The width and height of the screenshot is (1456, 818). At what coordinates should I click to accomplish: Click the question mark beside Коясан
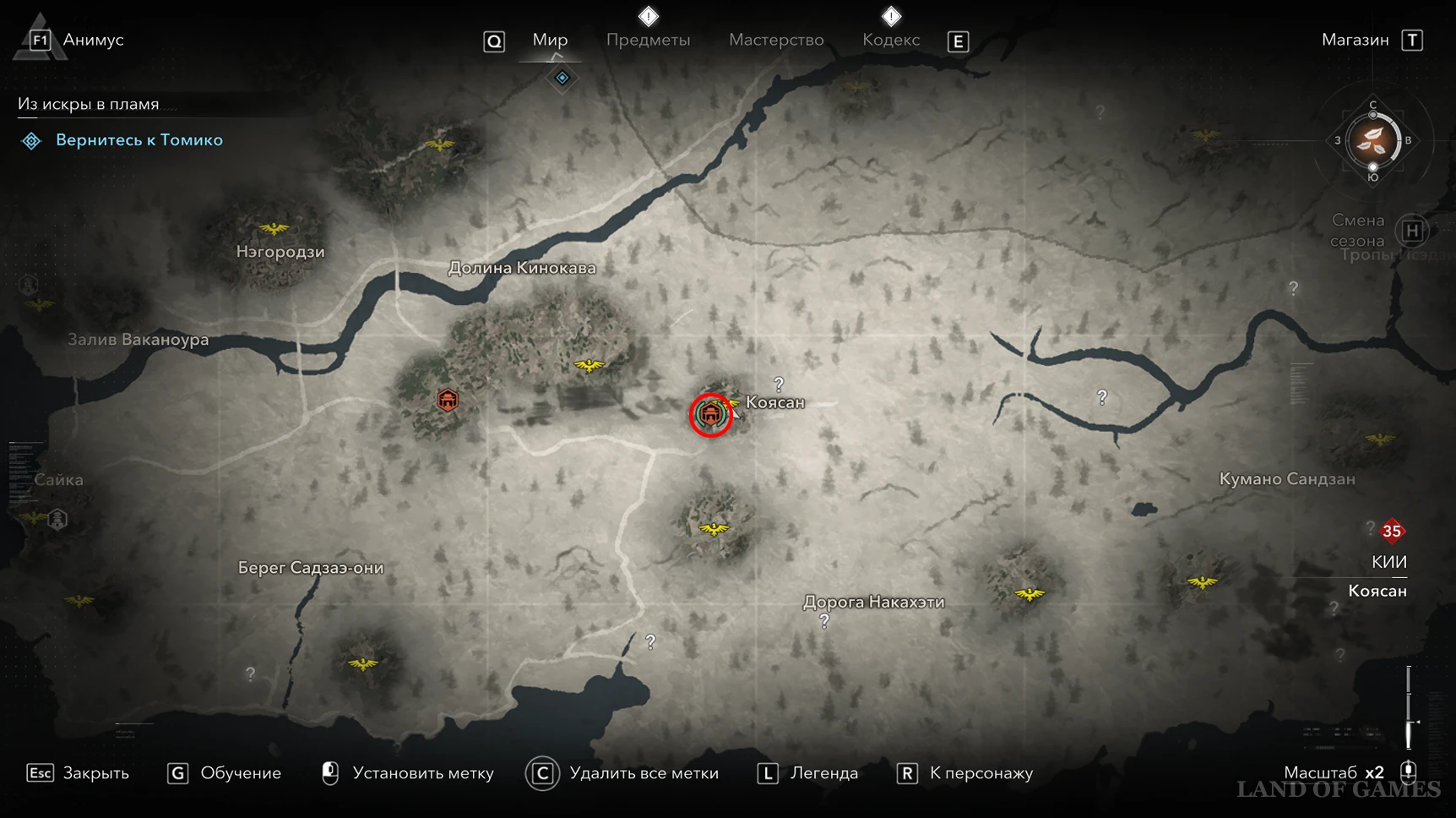(779, 384)
